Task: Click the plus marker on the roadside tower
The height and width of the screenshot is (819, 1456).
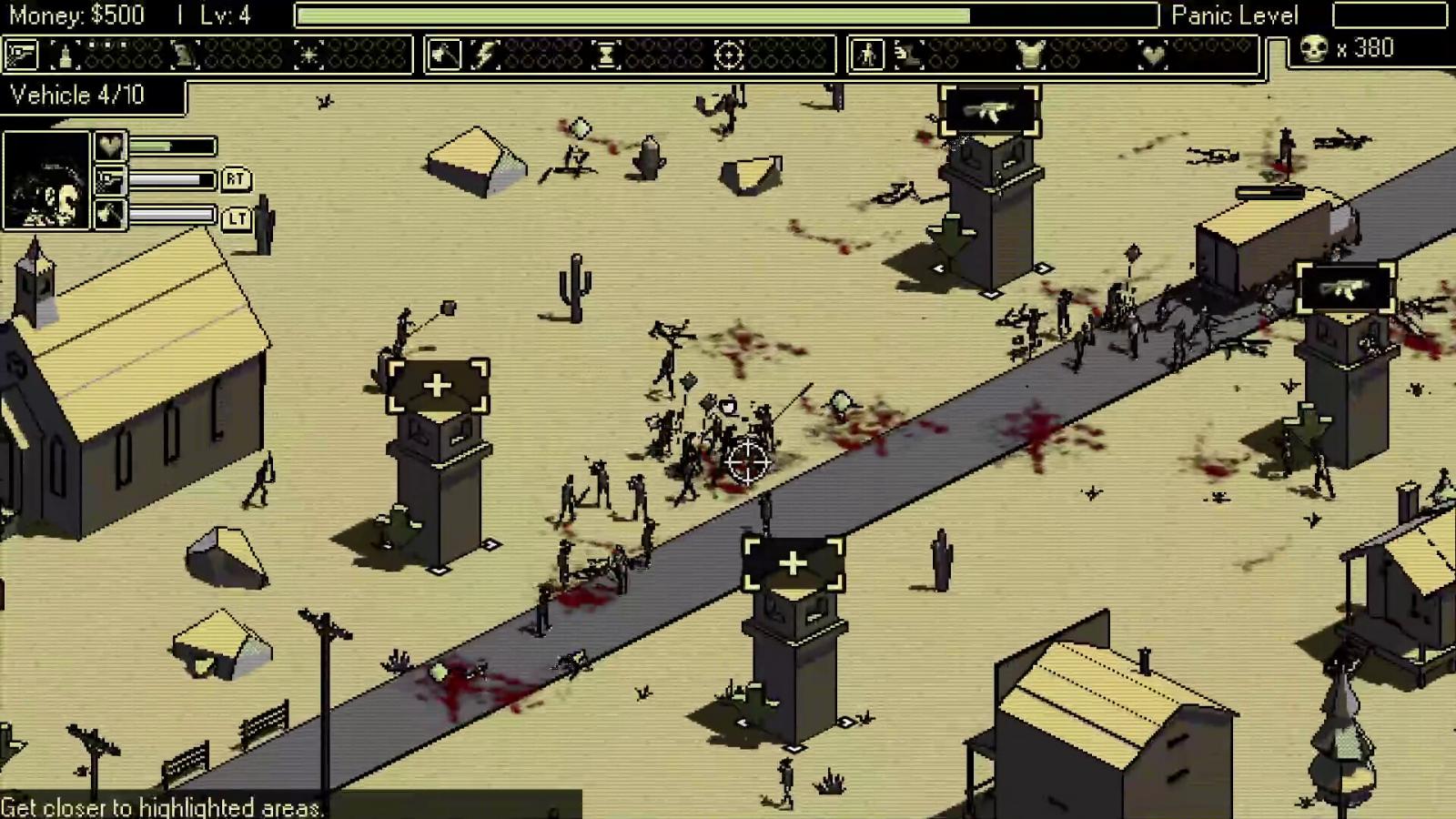Action: point(793,563)
